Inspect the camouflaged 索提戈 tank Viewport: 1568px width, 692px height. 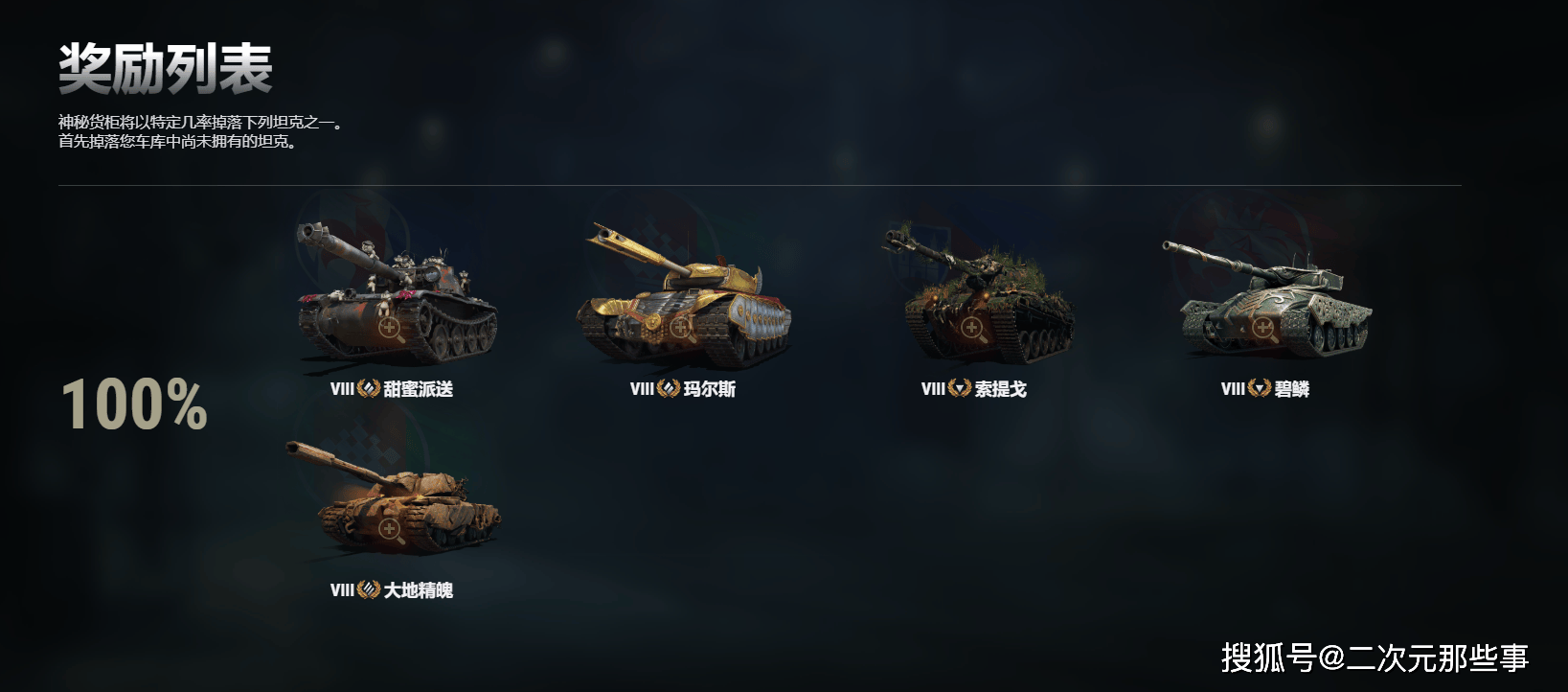971,329
